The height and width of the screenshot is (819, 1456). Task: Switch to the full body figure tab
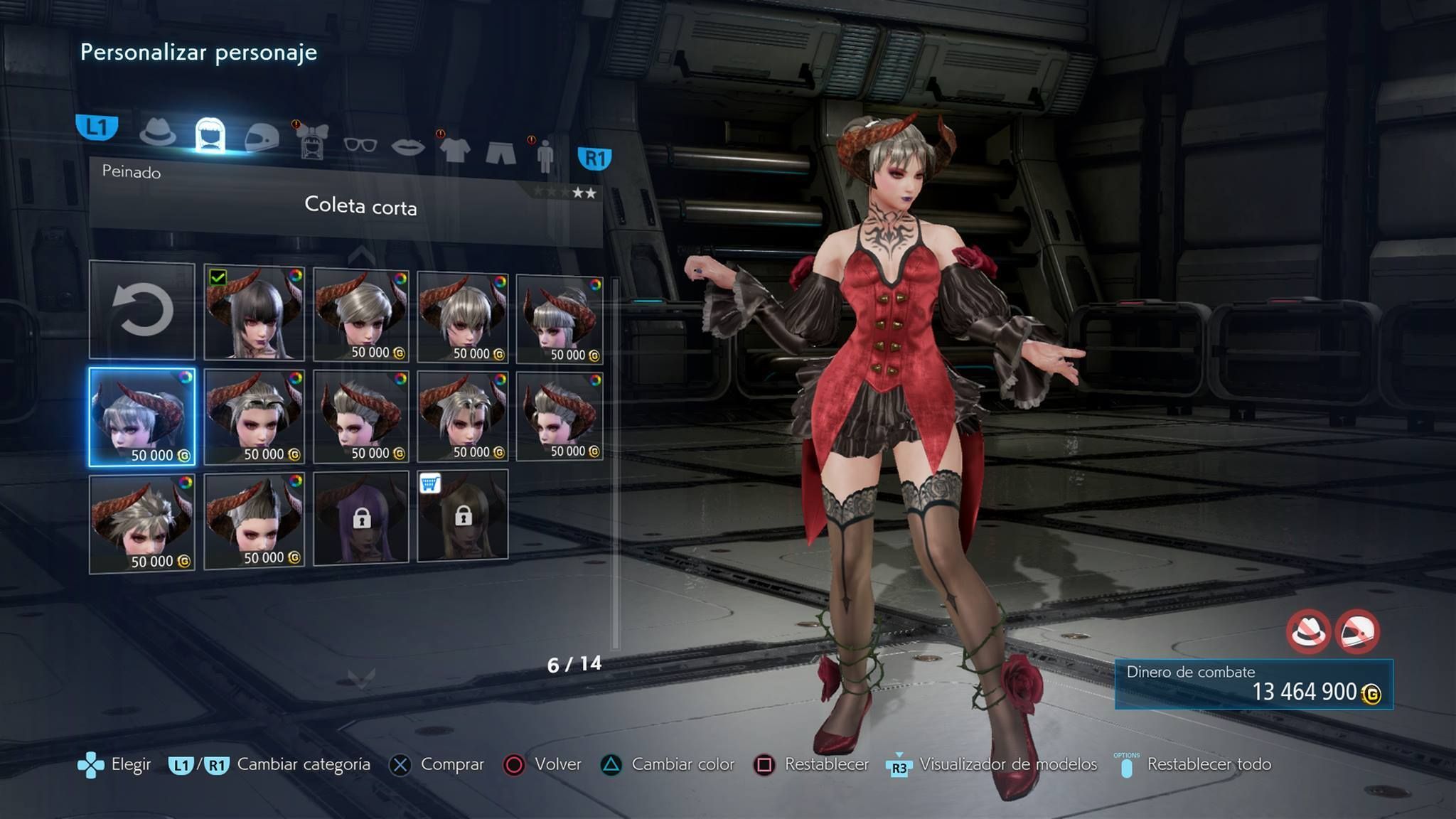coord(545,156)
